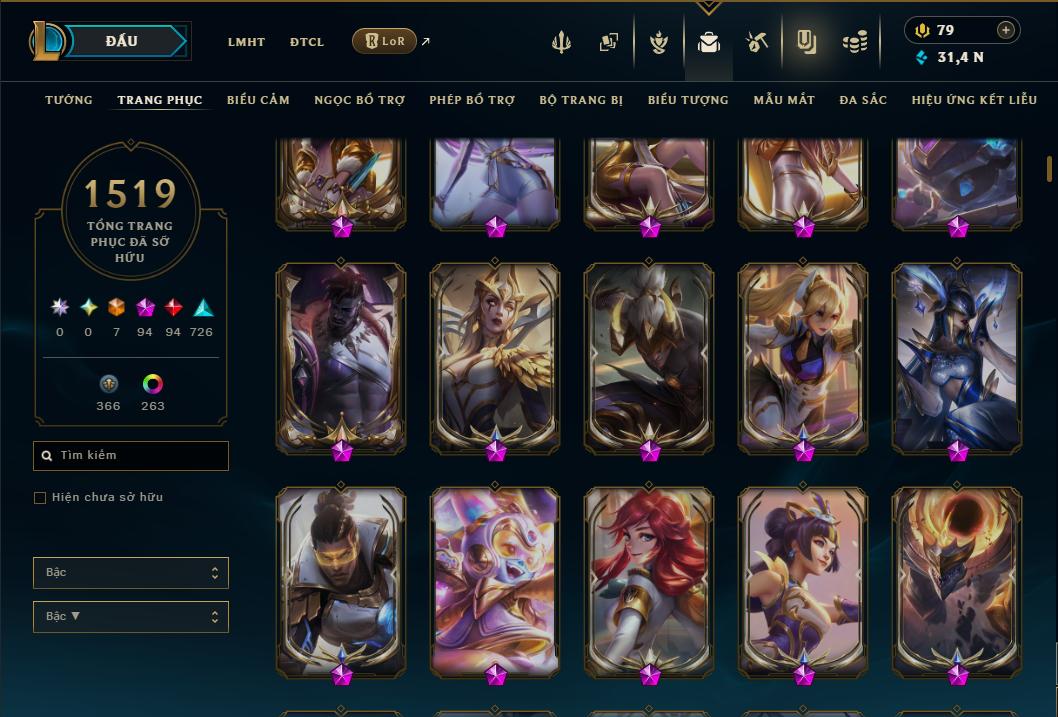Start a match with the ĐẤU button
1058x717 pixels.
121,41
